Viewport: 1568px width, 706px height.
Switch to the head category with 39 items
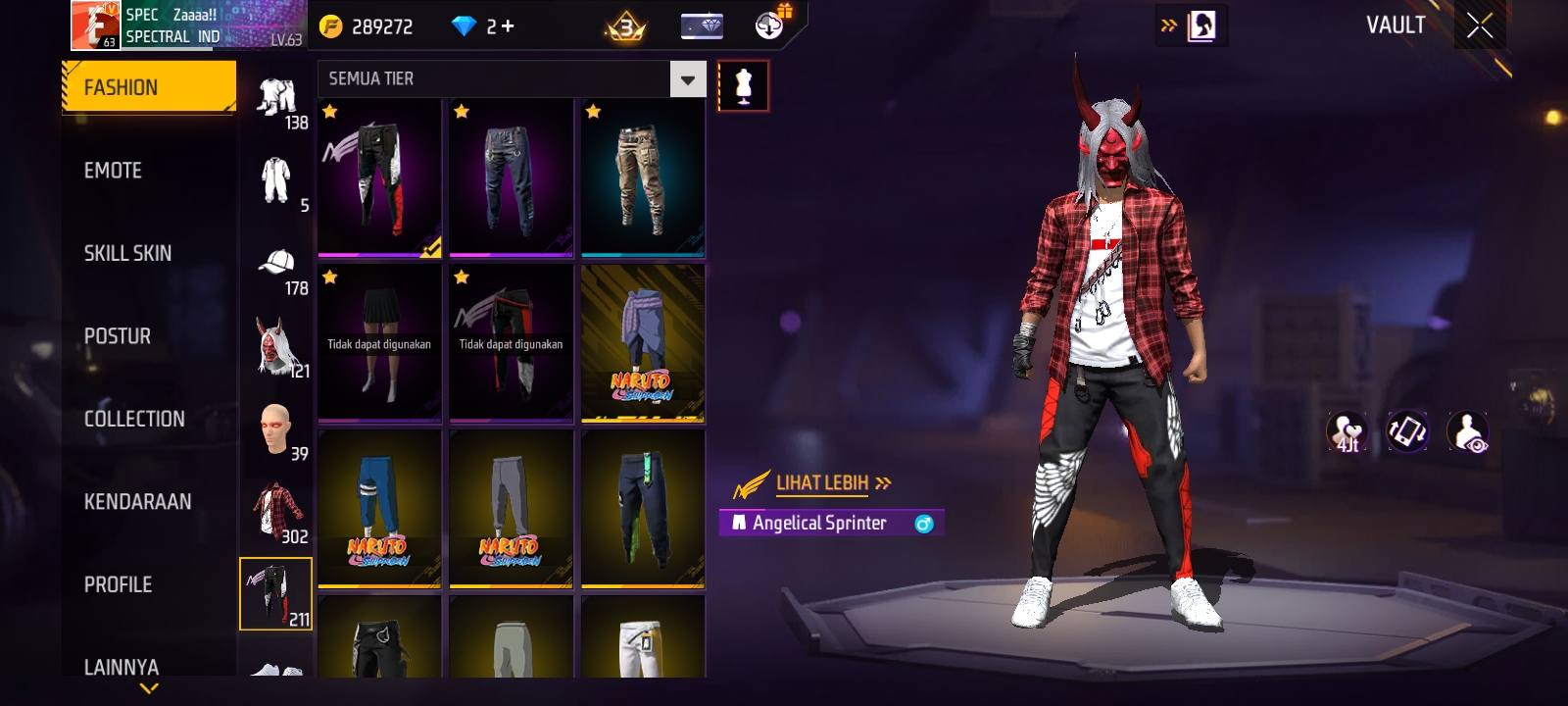pos(277,429)
